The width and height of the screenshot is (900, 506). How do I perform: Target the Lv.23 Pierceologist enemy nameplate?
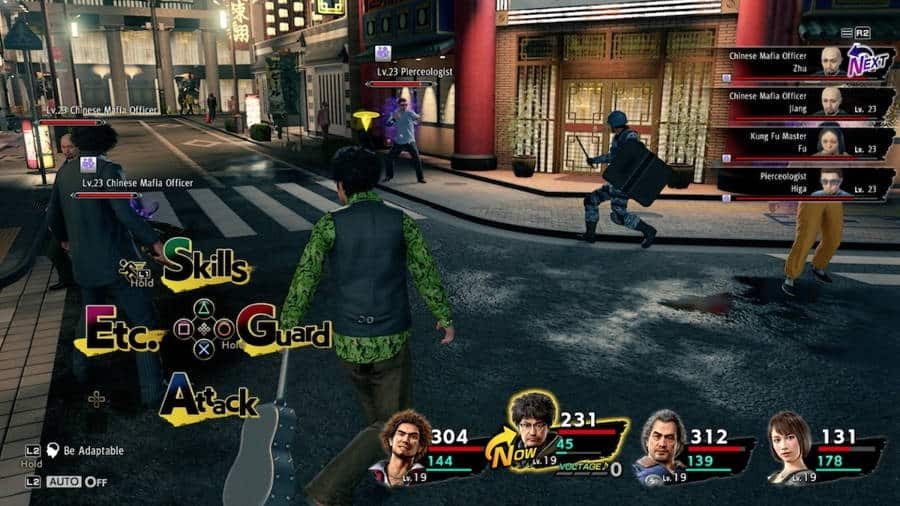click(415, 72)
